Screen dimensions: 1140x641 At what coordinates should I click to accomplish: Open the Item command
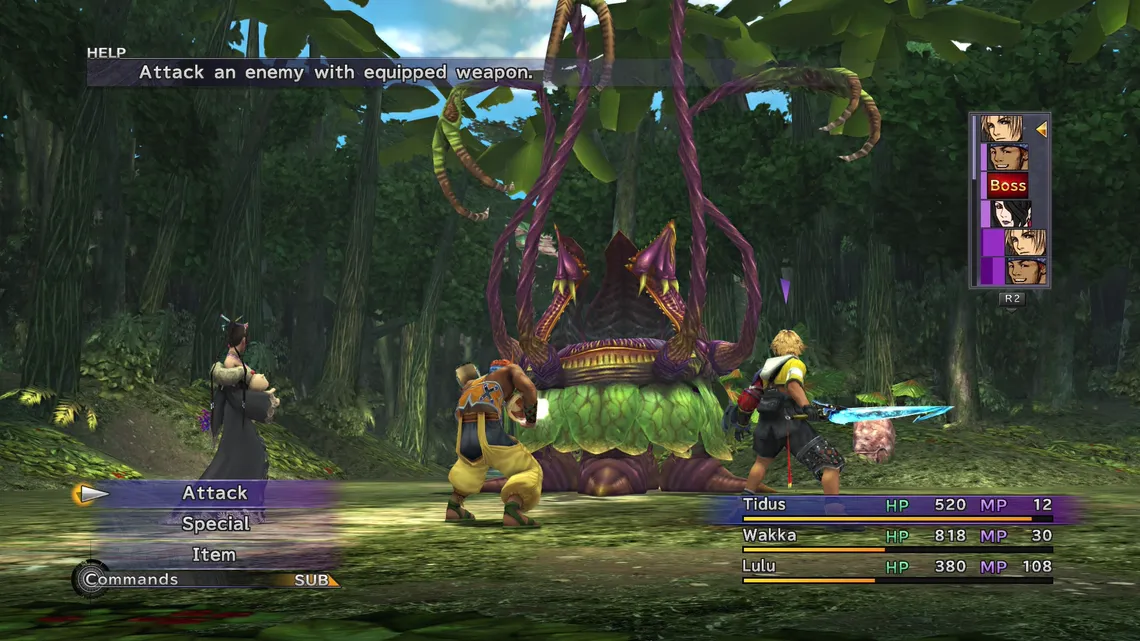pos(215,554)
